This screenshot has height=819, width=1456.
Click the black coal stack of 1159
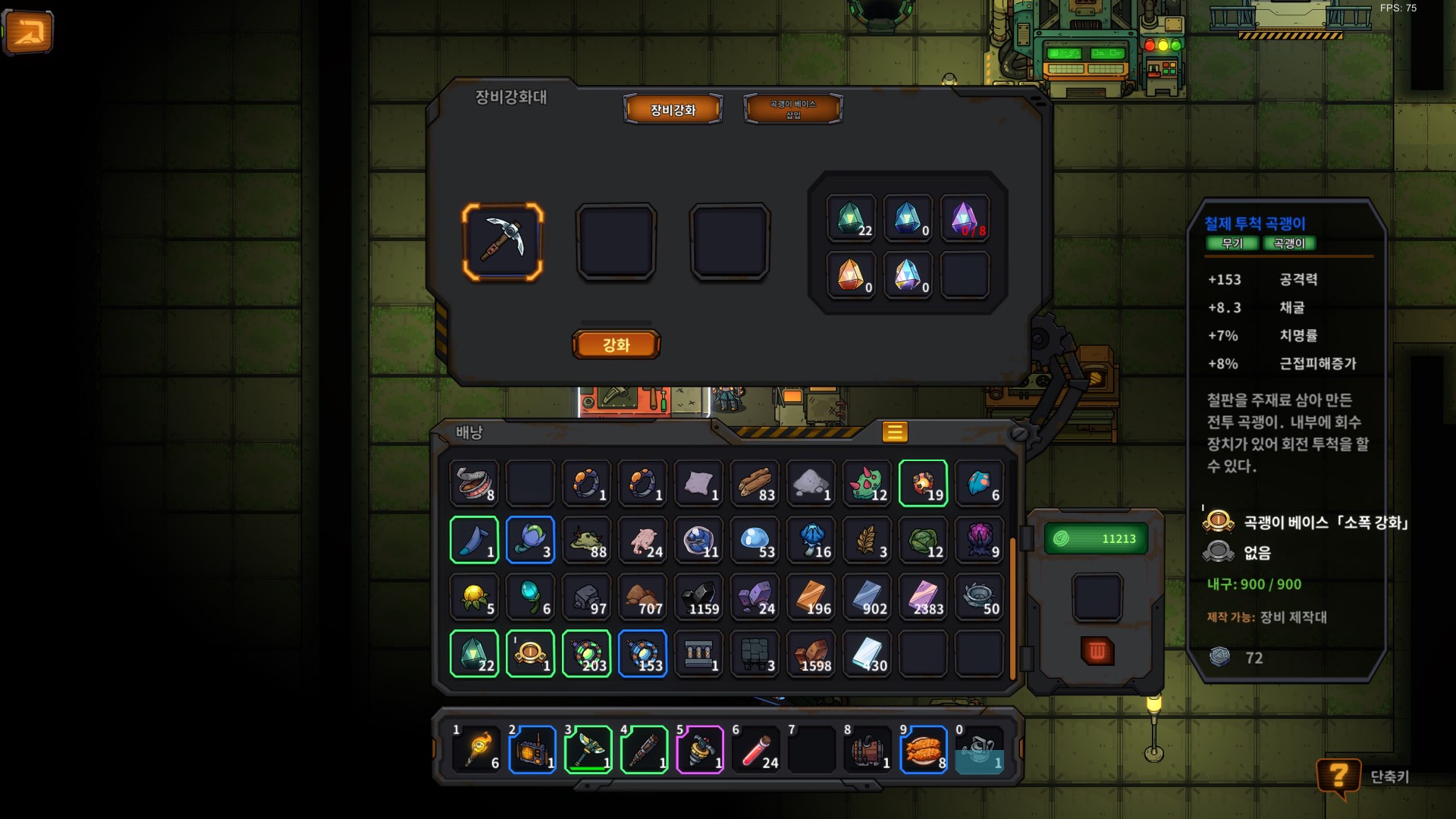click(698, 597)
